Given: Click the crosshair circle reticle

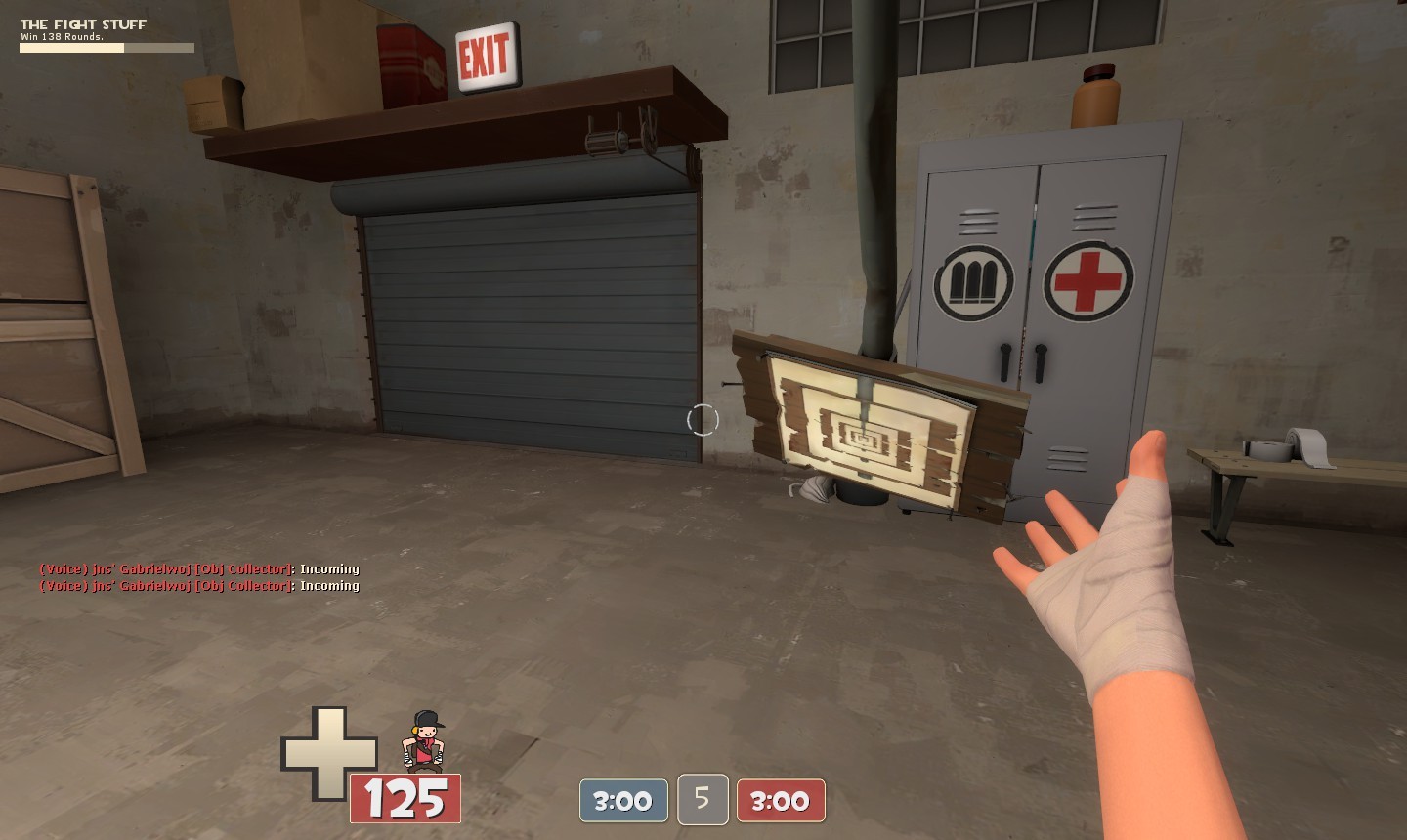Looking at the screenshot, I should (x=703, y=420).
